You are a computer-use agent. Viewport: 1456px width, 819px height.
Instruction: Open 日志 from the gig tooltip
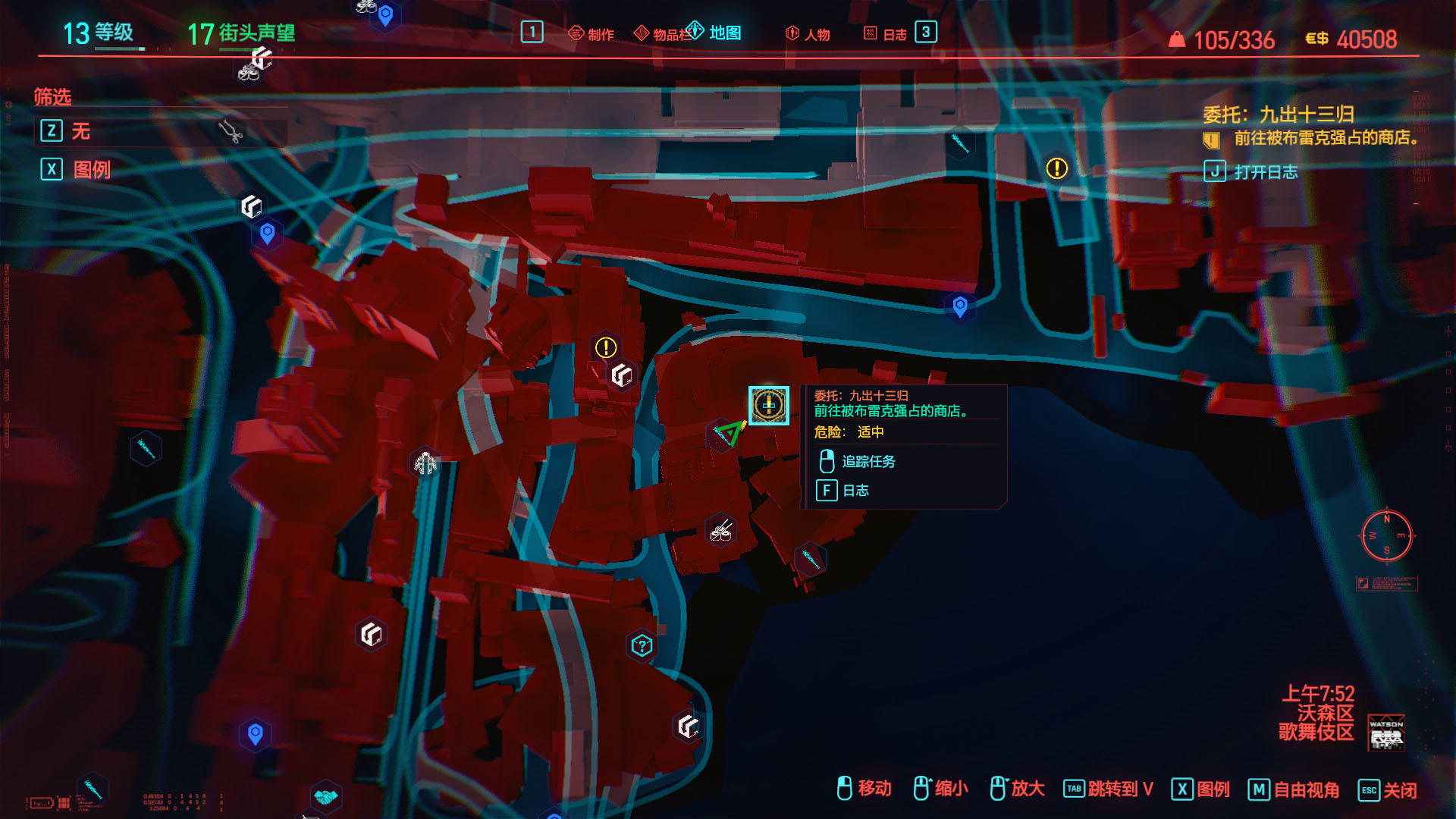(855, 491)
